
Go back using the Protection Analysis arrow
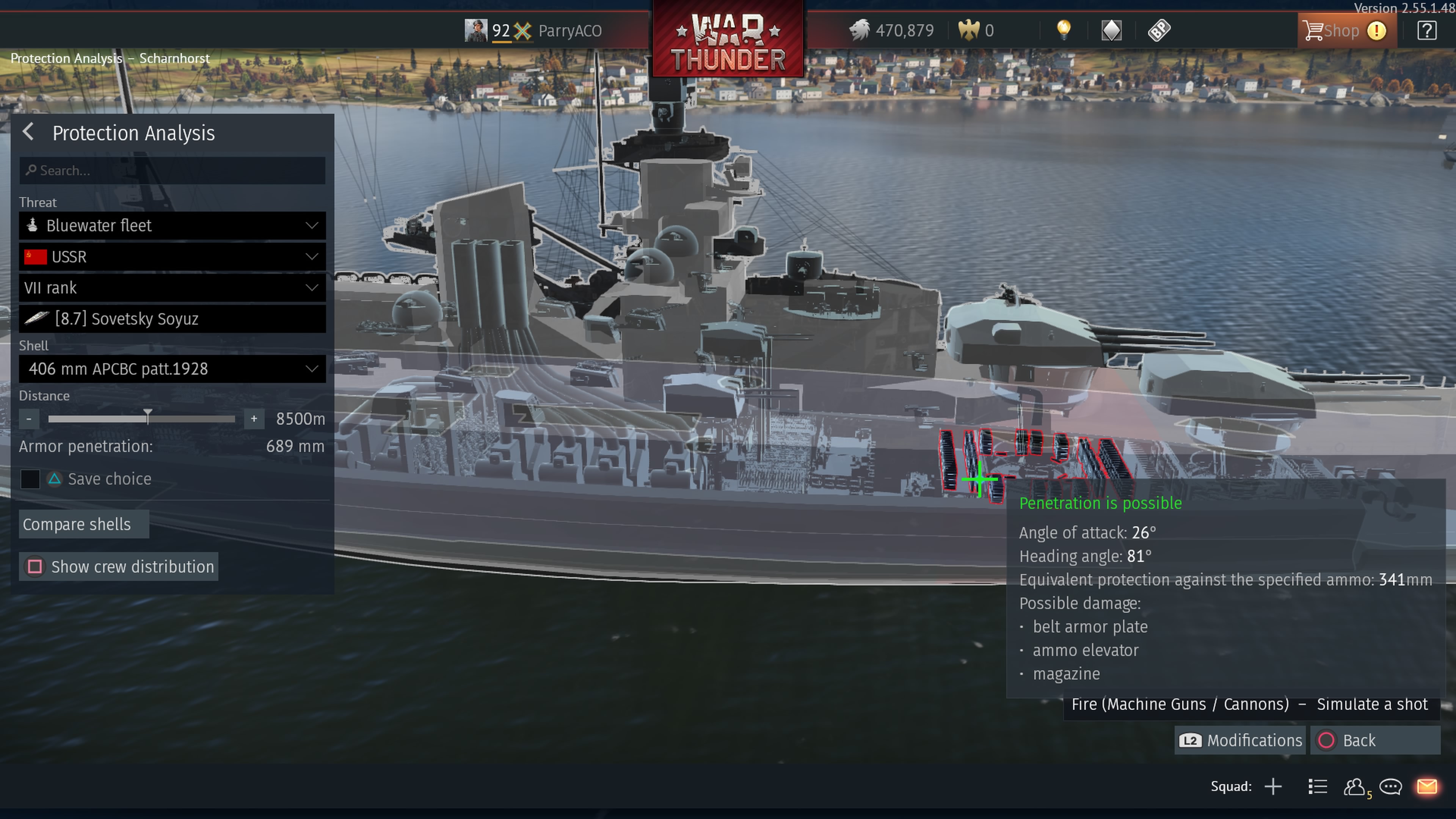pyautogui.click(x=28, y=133)
